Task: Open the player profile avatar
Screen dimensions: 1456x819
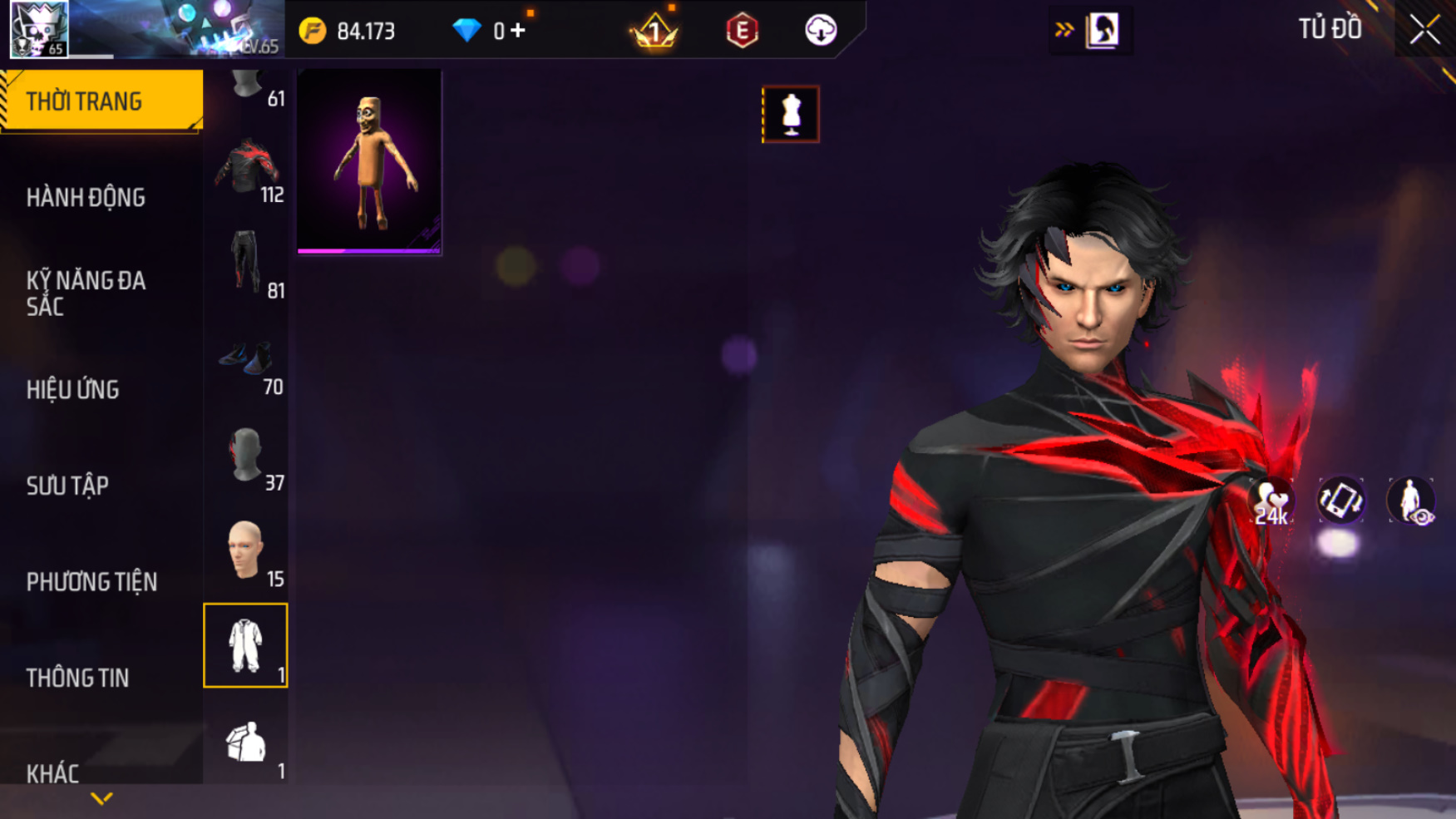Action: pos(39,29)
